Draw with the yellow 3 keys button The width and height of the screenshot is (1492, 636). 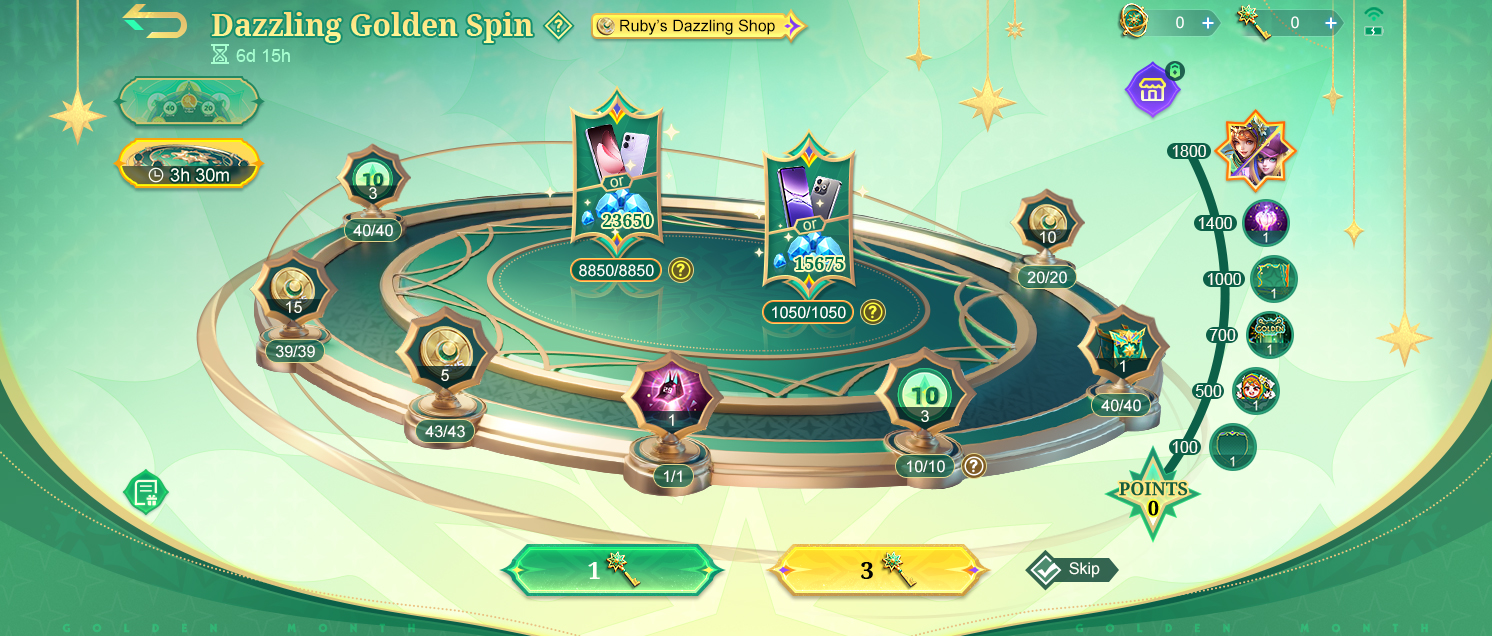877,570
